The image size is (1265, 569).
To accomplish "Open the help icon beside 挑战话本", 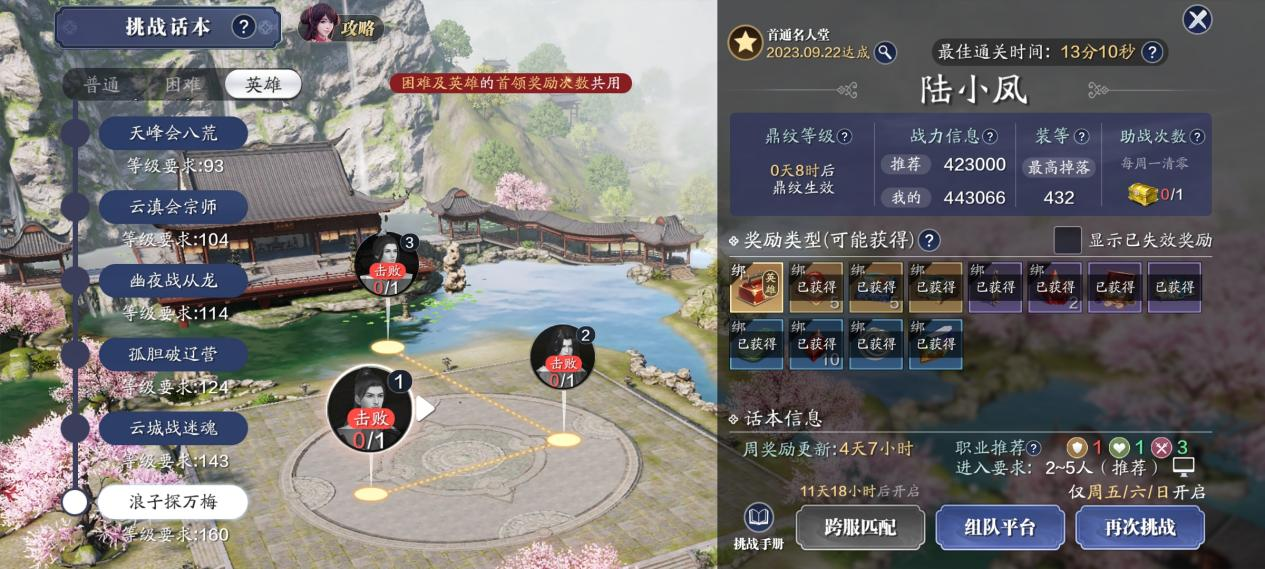I will [244, 27].
